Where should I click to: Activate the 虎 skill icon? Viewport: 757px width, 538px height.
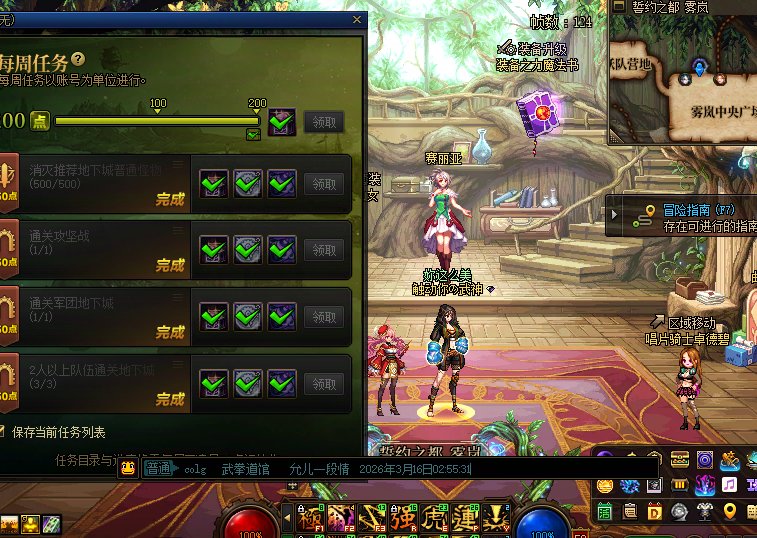(434, 517)
